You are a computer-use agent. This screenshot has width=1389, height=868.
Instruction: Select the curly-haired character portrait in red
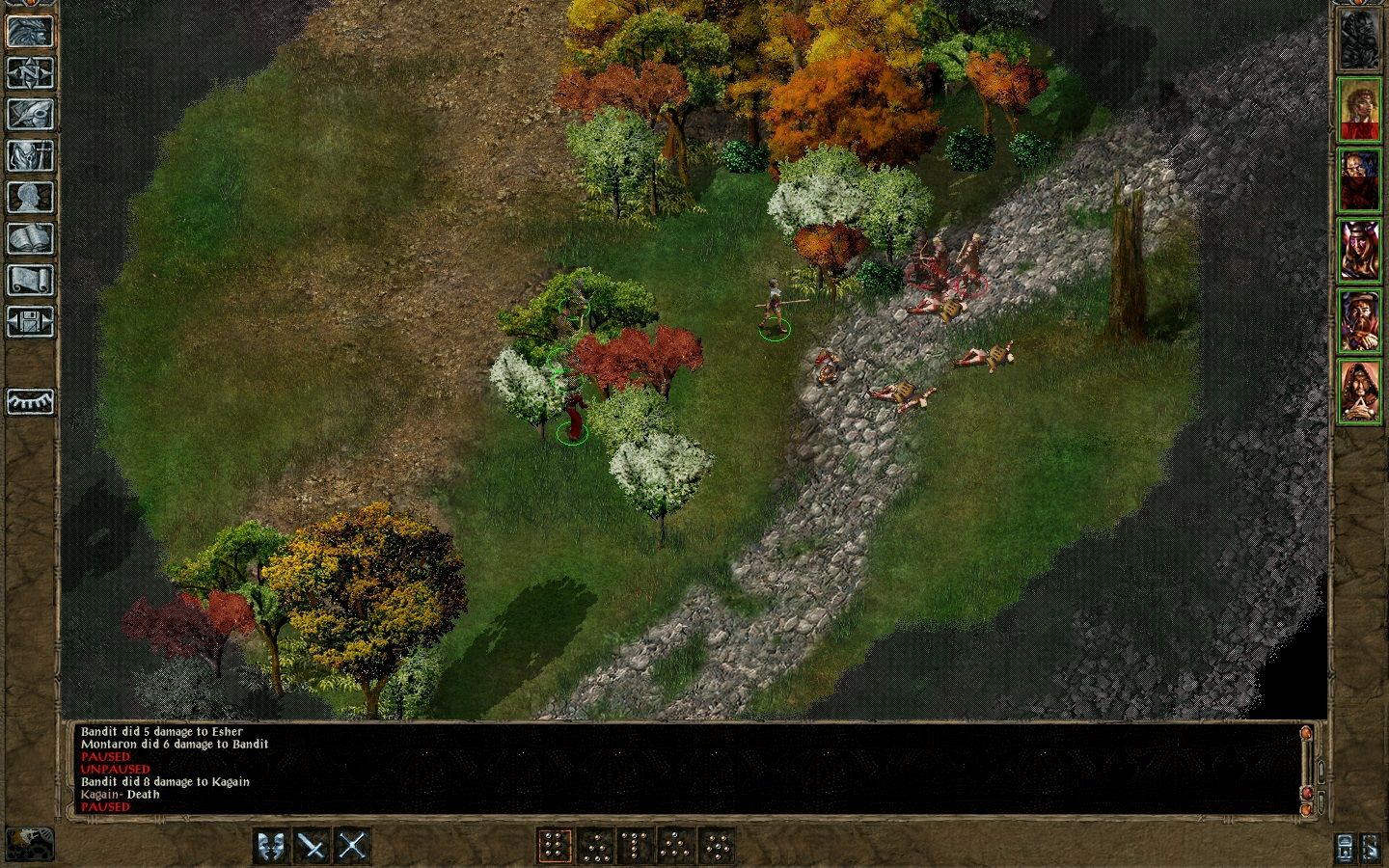click(x=1359, y=110)
